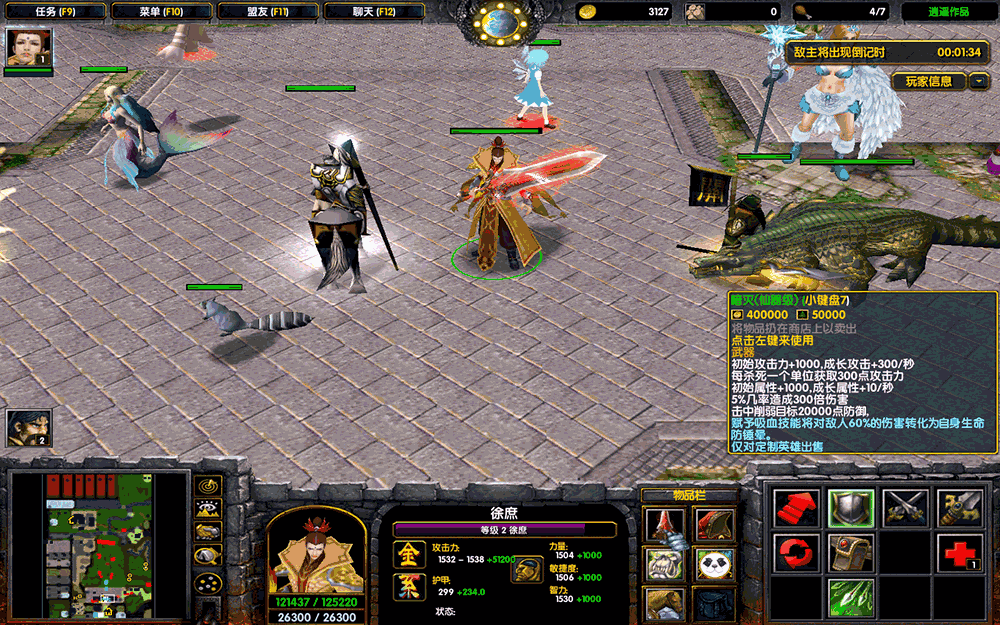Choose the shield hold position command
This screenshot has width=1000, height=625.
click(x=851, y=508)
